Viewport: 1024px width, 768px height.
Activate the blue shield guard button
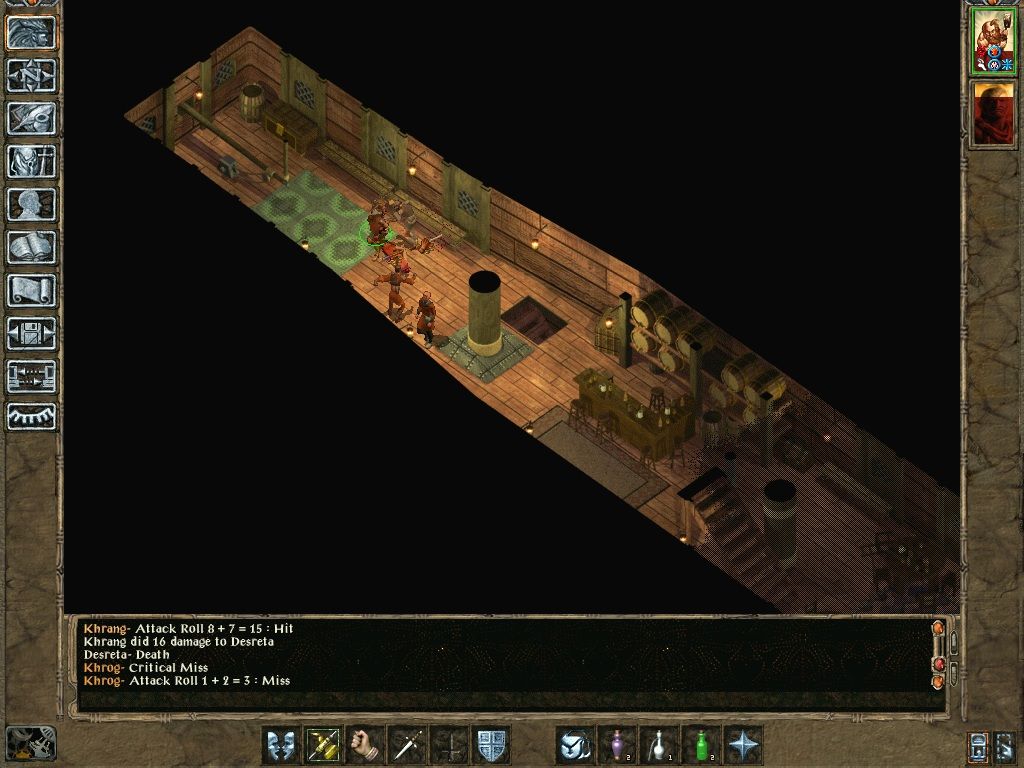tap(491, 745)
